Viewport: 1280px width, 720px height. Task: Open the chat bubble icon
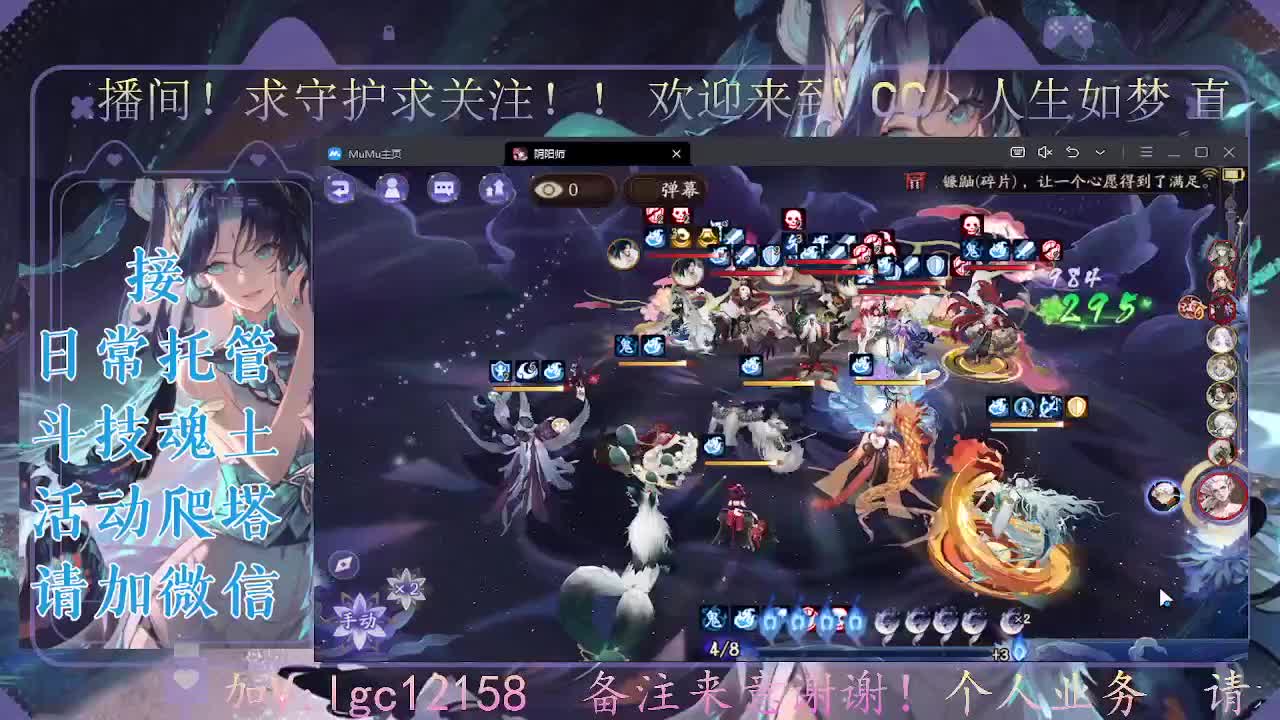tap(443, 188)
